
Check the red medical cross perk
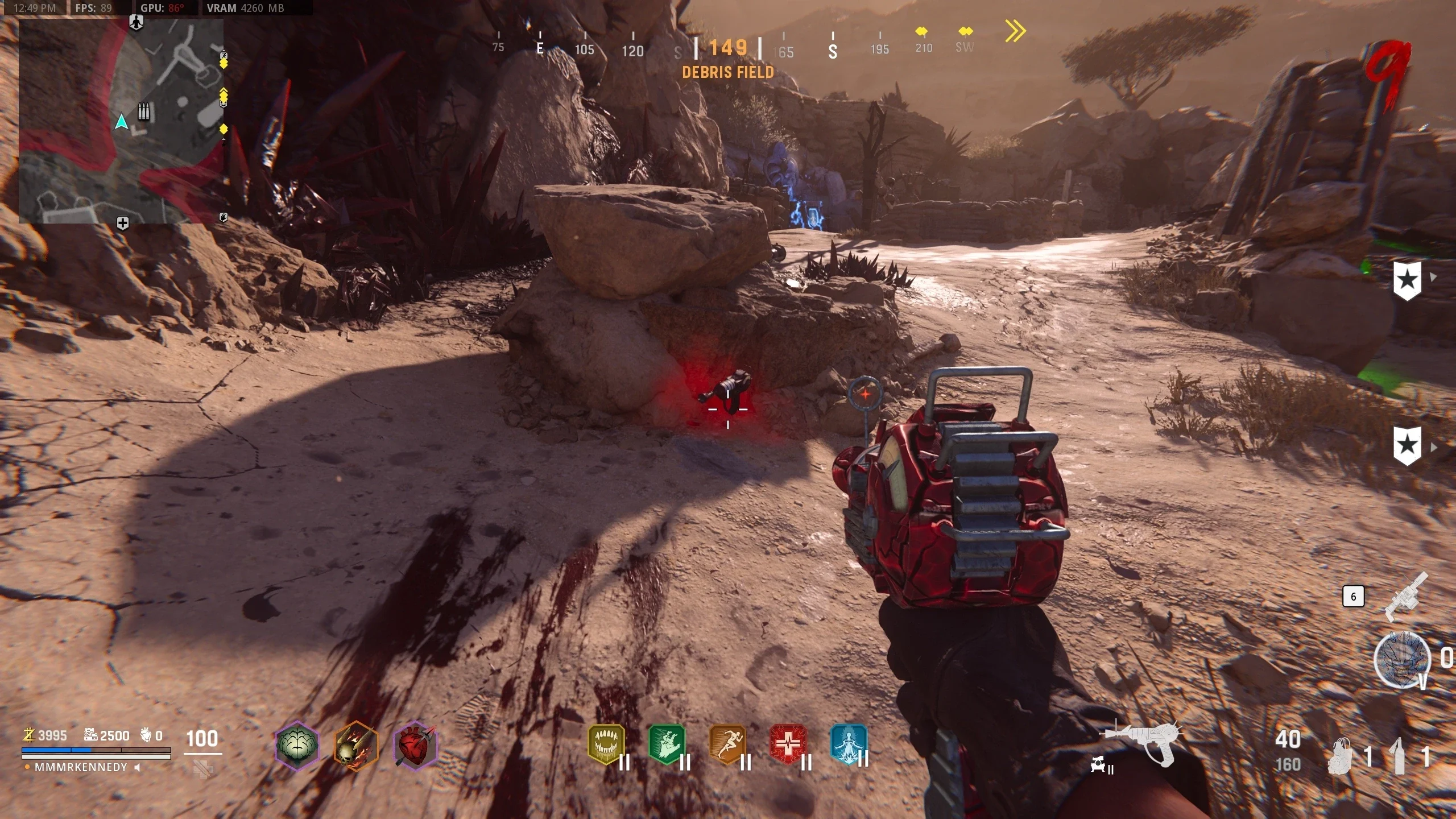[x=788, y=744]
